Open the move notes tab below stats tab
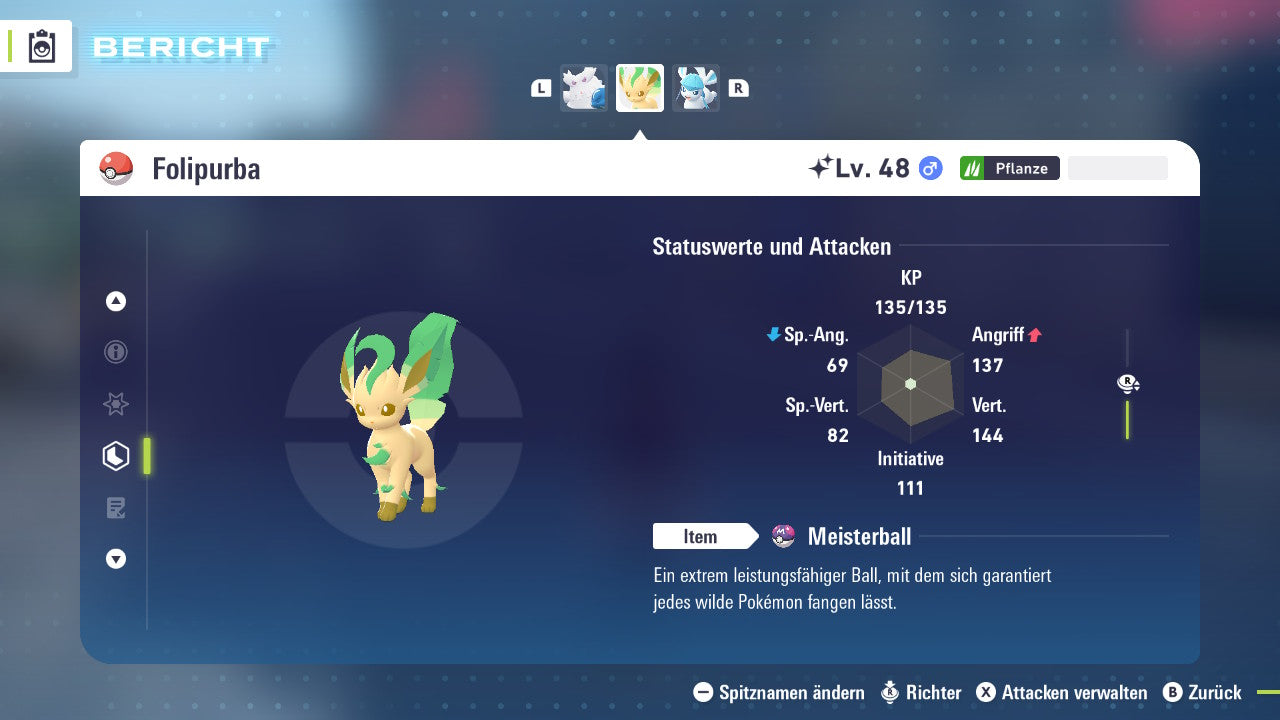 click(x=115, y=507)
